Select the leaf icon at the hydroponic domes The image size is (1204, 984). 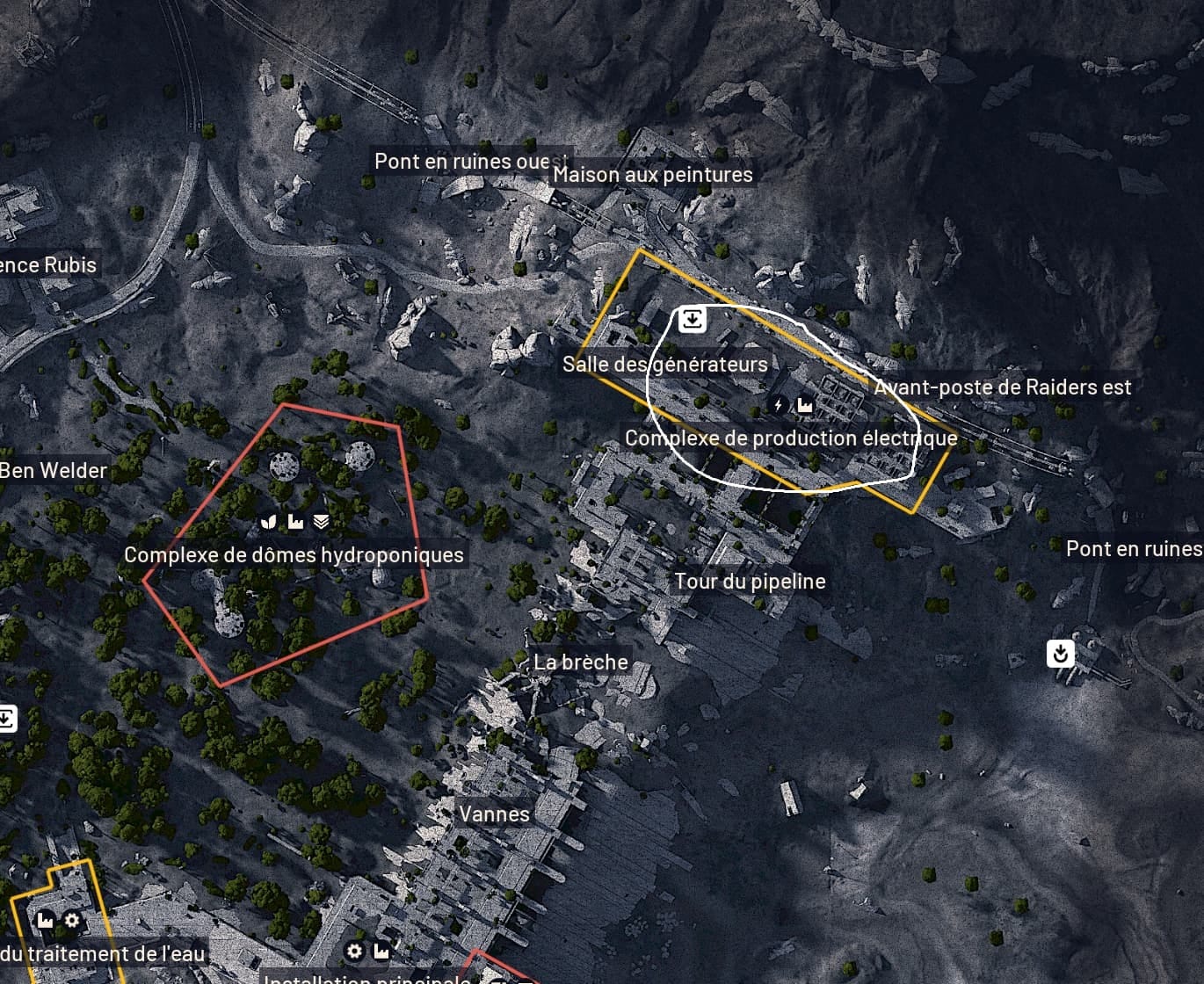[270, 522]
